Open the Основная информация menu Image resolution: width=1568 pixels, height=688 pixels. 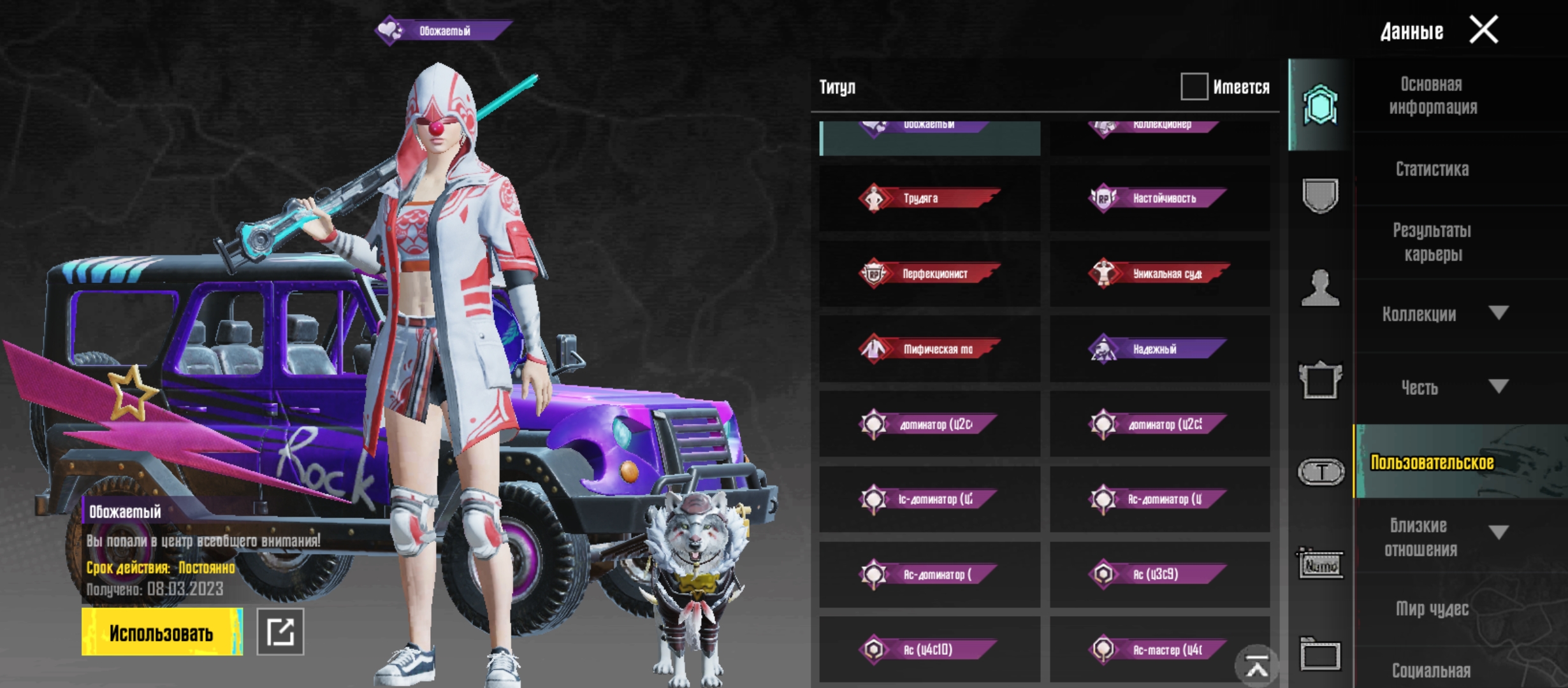(1433, 96)
